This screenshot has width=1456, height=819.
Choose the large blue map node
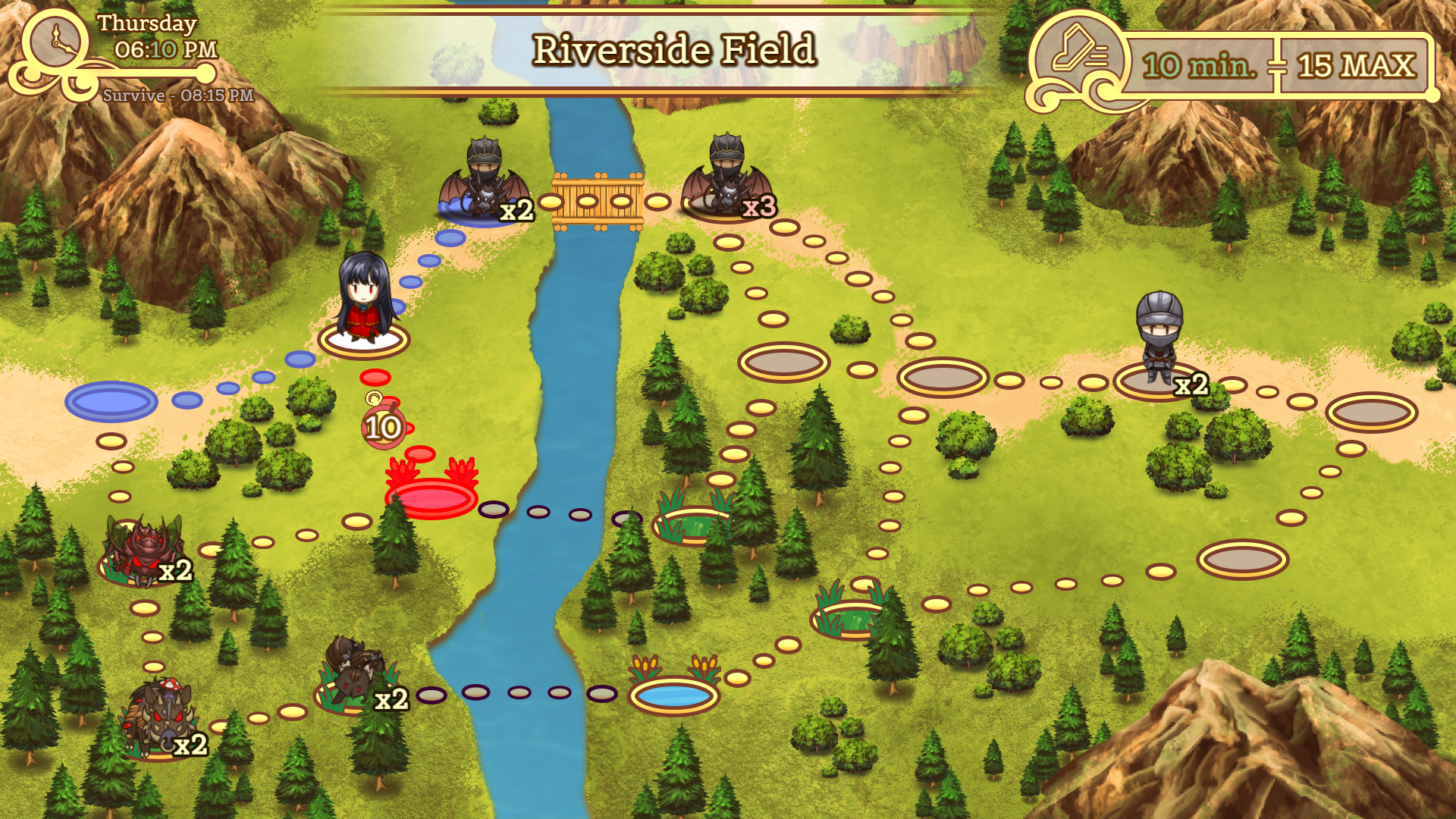click(x=111, y=401)
